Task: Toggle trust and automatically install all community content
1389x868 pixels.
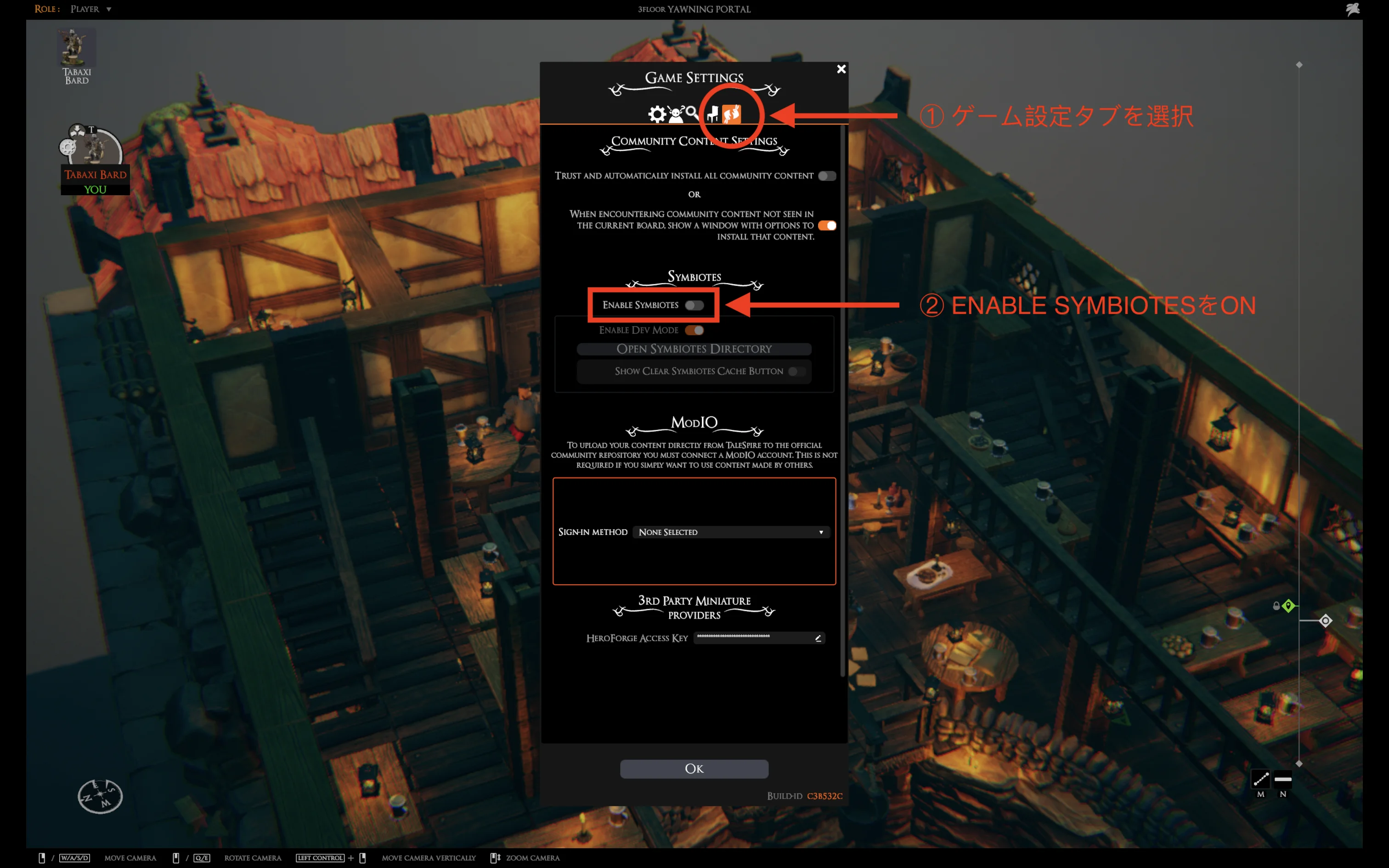Action: (826, 175)
